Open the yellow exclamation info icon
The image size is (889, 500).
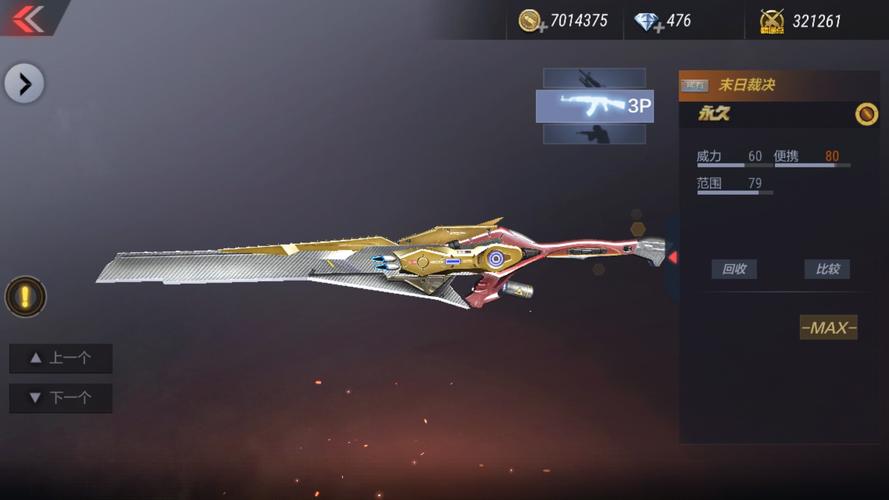[x=25, y=297]
